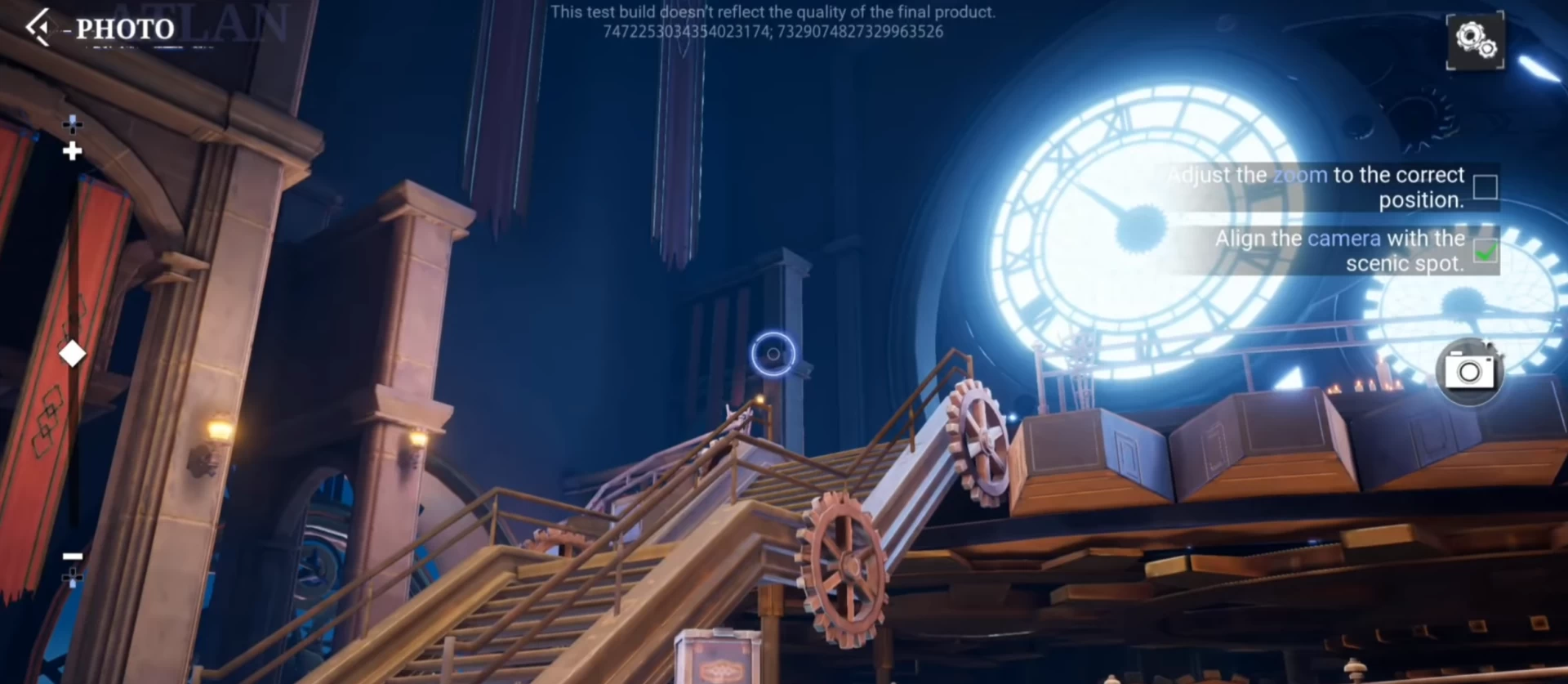Zoom in with the plus button

click(x=73, y=151)
